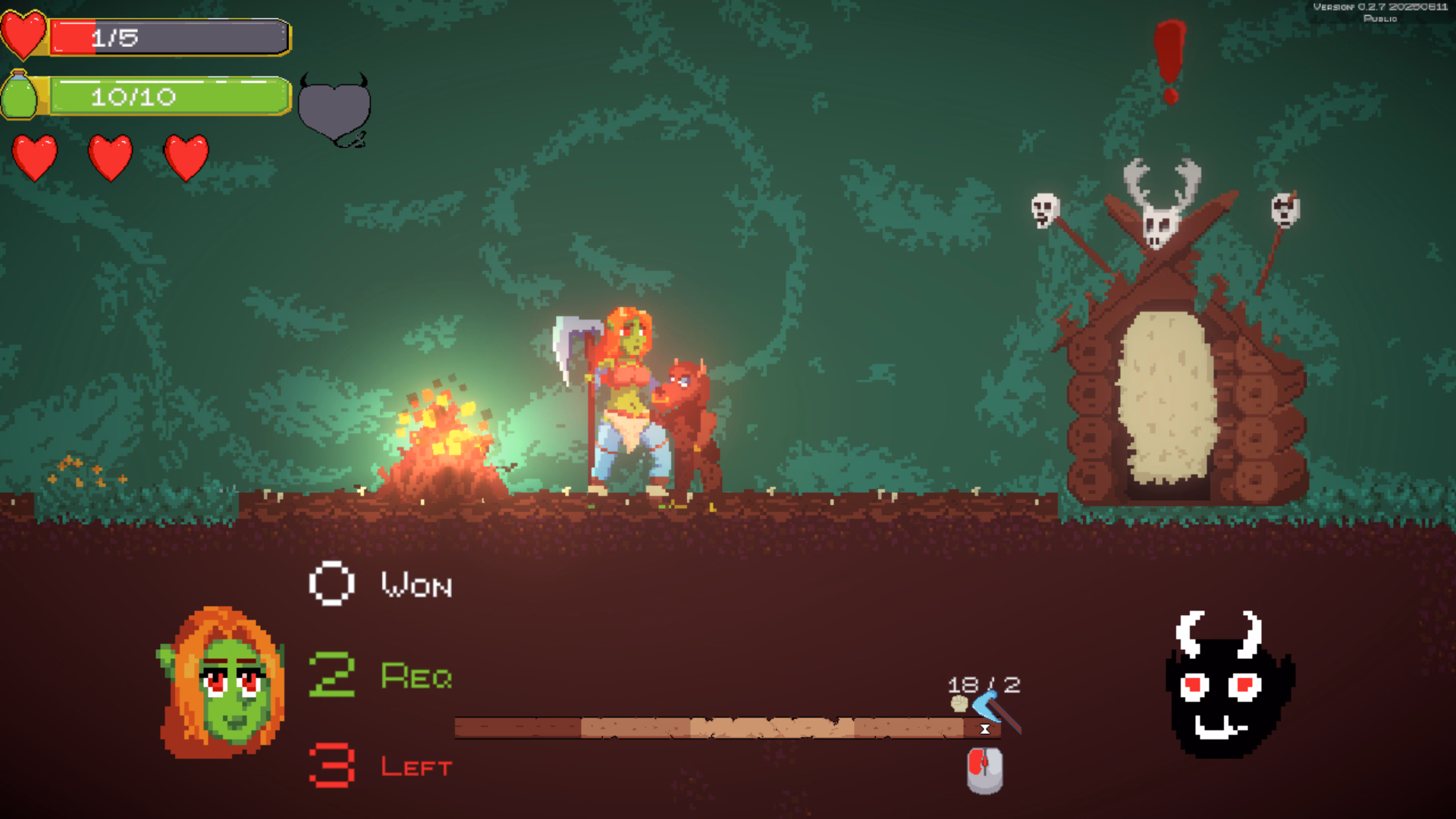The width and height of the screenshot is (1456, 819).
Task: Click the horned grey heart icon
Action: coord(334,111)
